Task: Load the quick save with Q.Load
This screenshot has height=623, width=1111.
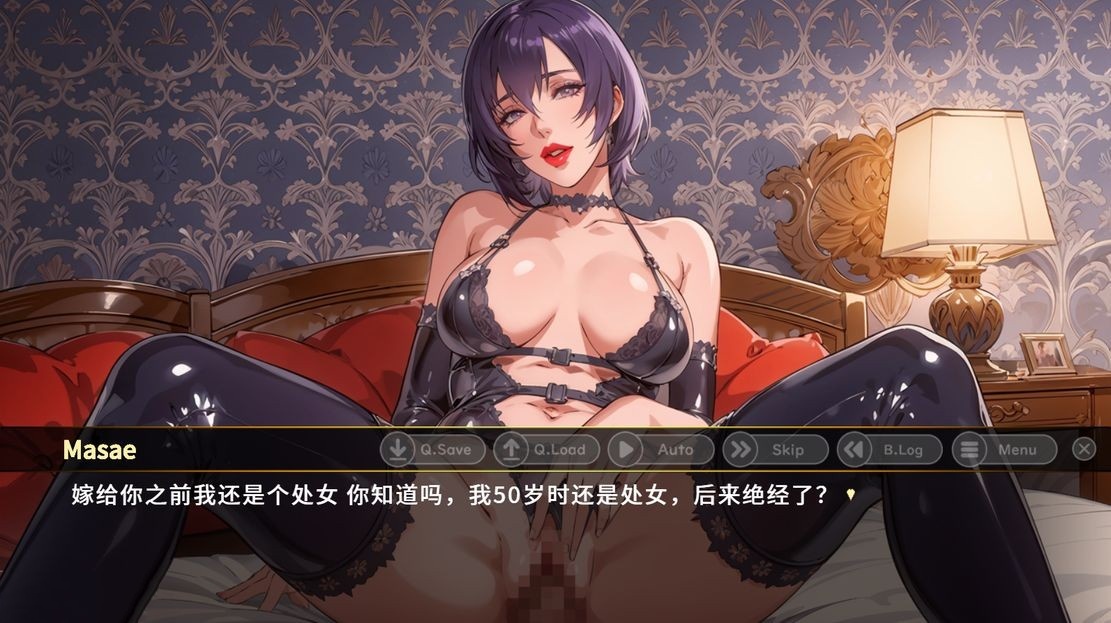Action: [x=546, y=450]
